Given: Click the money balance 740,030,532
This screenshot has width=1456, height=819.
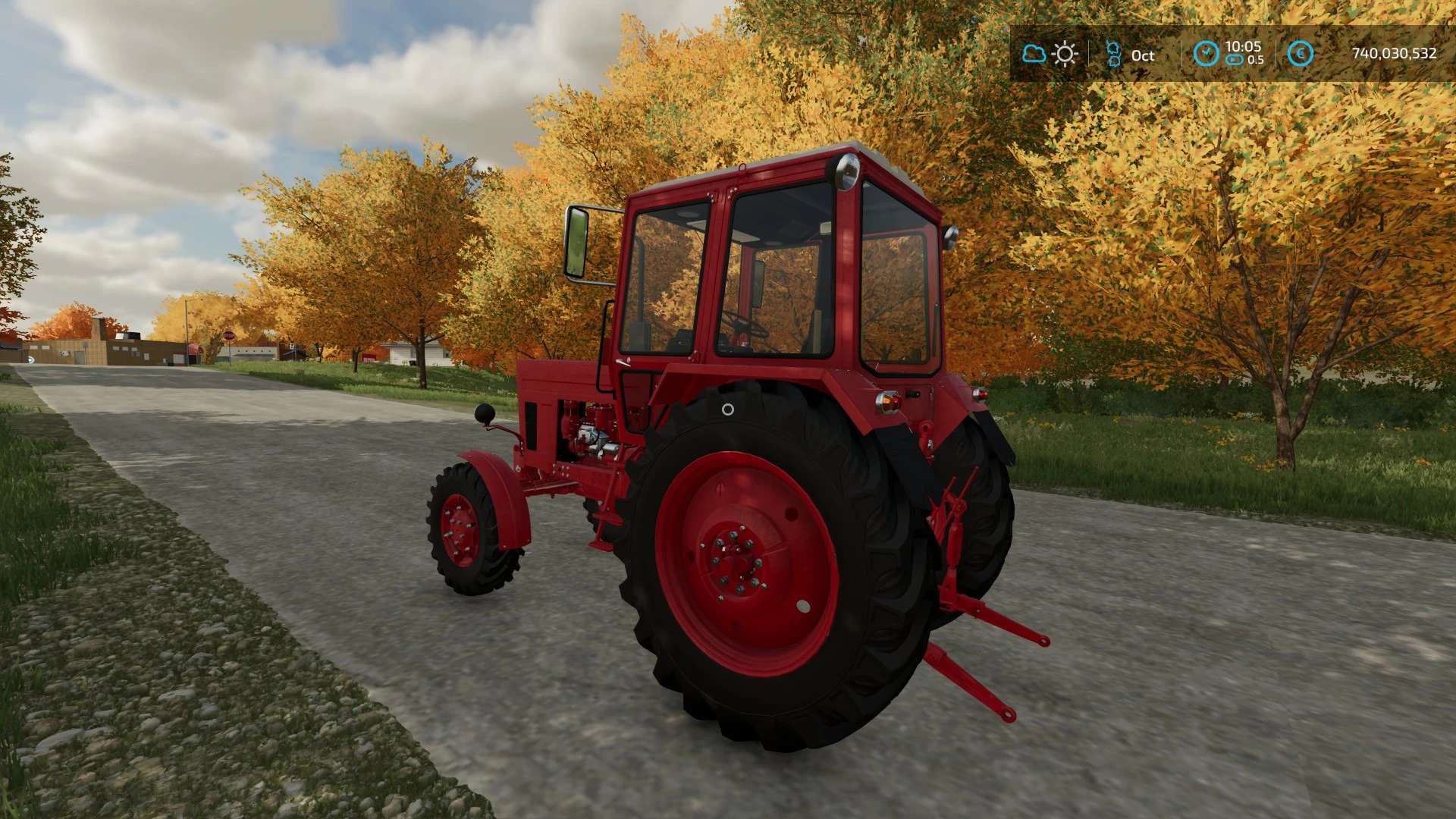Looking at the screenshot, I should pyautogui.click(x=1395, y=54).
